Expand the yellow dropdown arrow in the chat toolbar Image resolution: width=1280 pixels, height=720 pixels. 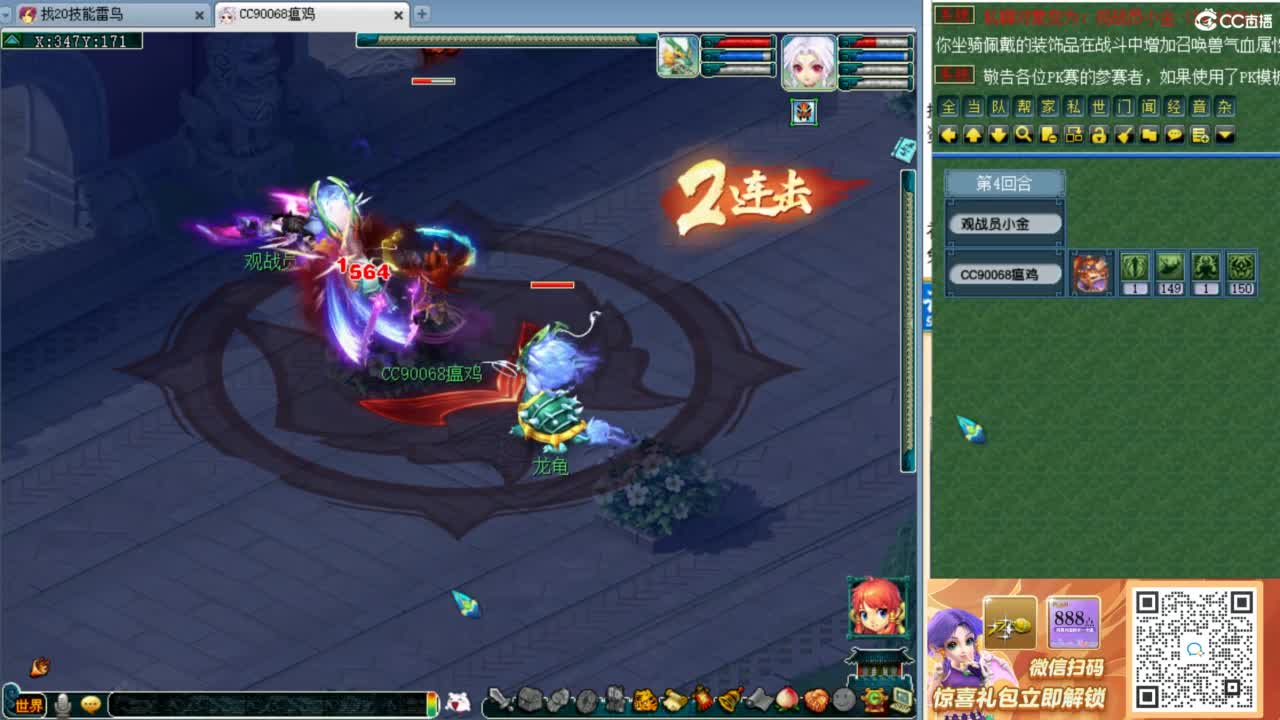point(1224,136)
